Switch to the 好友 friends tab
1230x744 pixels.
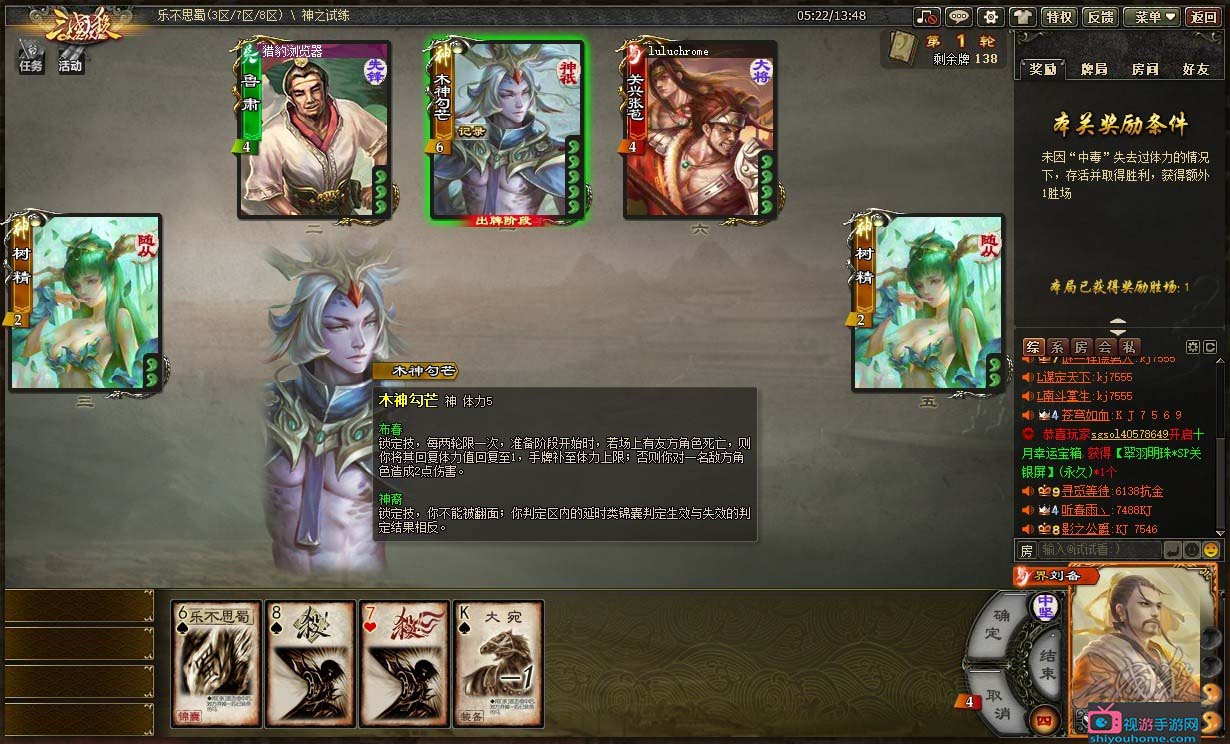pyautogui.click(x=1195, y=69)
